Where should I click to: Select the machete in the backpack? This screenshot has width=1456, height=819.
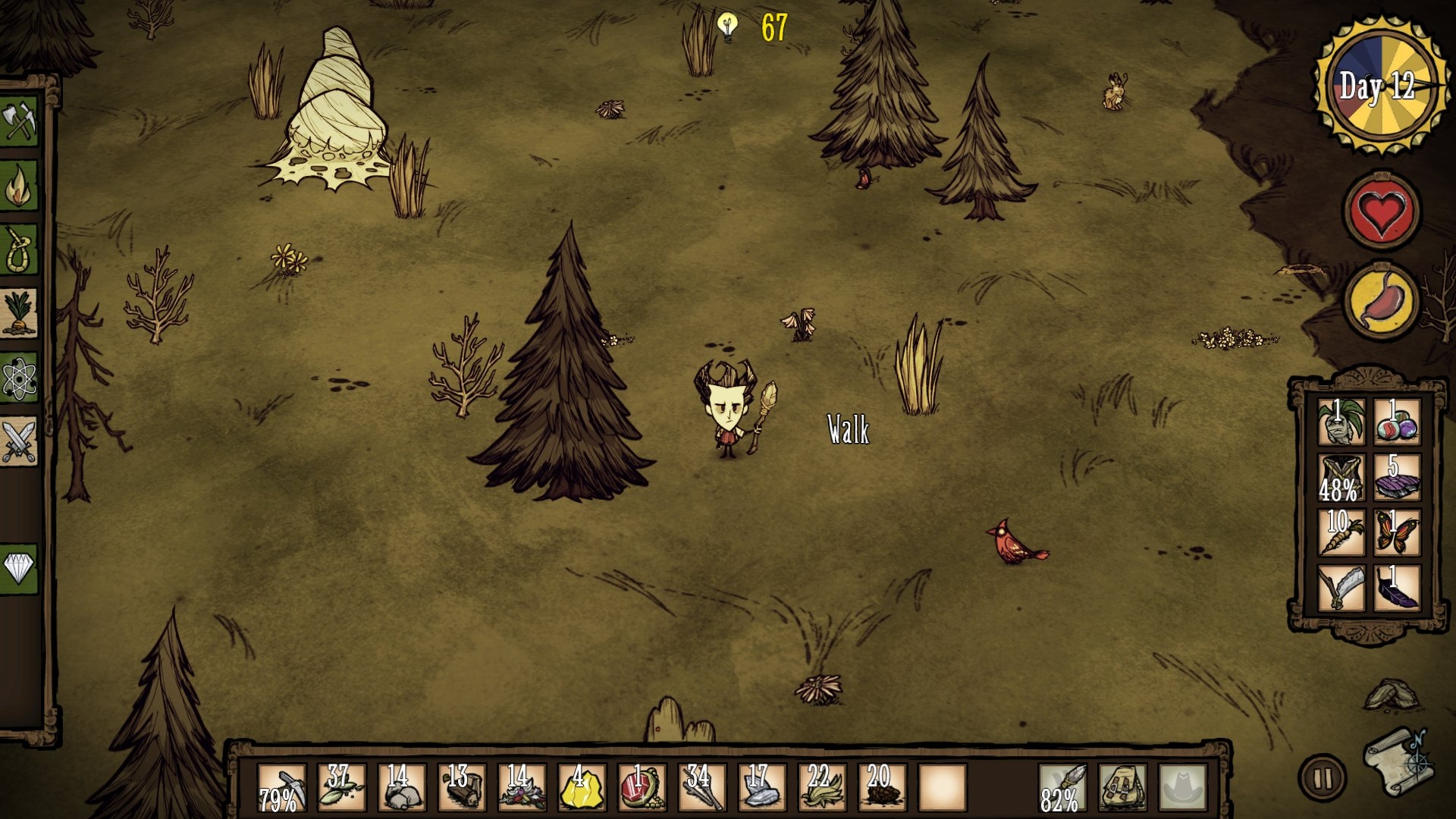pyautogui.click(x=1341, y=588)
